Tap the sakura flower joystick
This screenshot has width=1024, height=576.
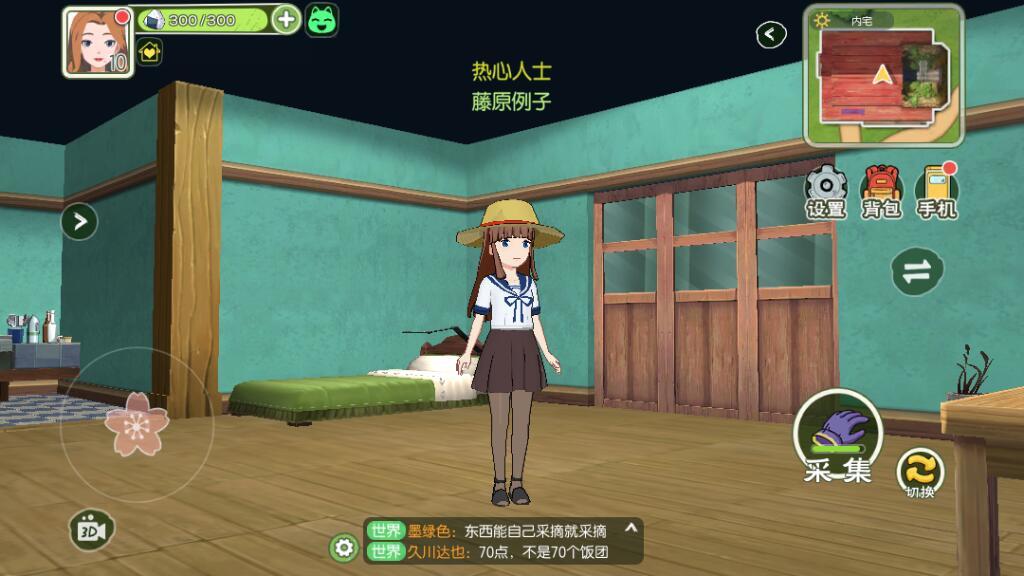click(136, 424)
